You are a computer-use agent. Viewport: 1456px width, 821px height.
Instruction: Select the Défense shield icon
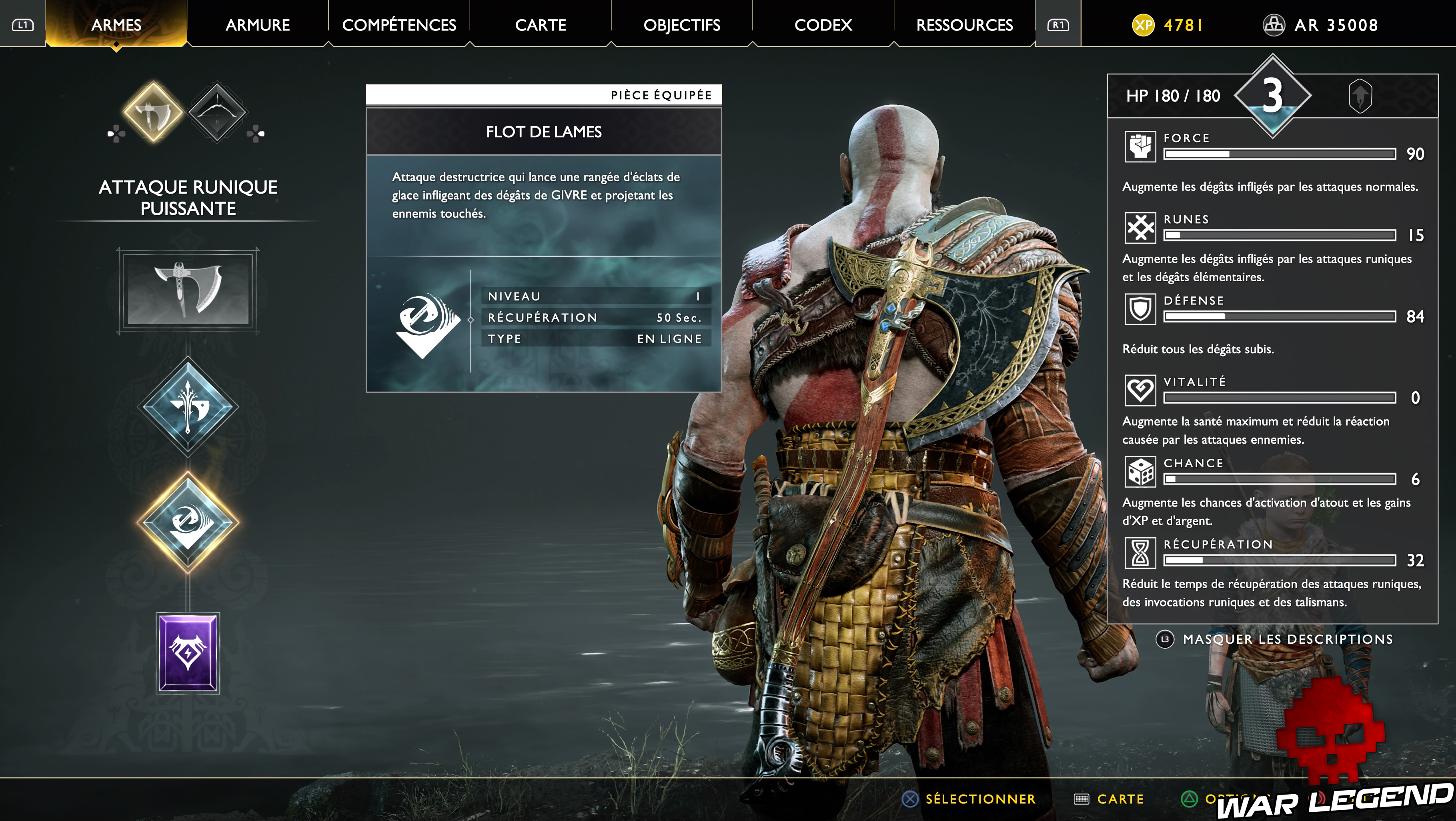click(1140, 308)
